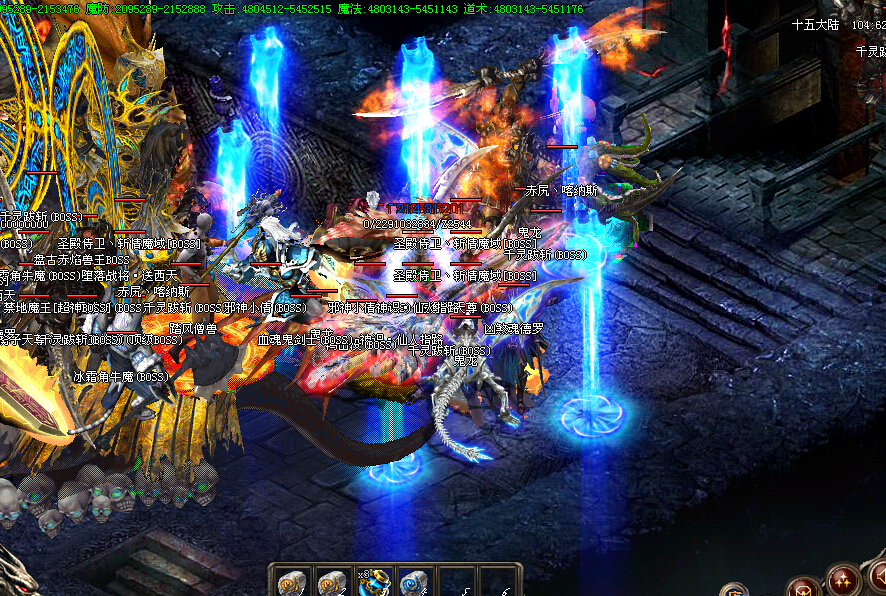Select the blue potion jar stacked x8
Screen dimensions: 886x596
(x=372, y=582)
